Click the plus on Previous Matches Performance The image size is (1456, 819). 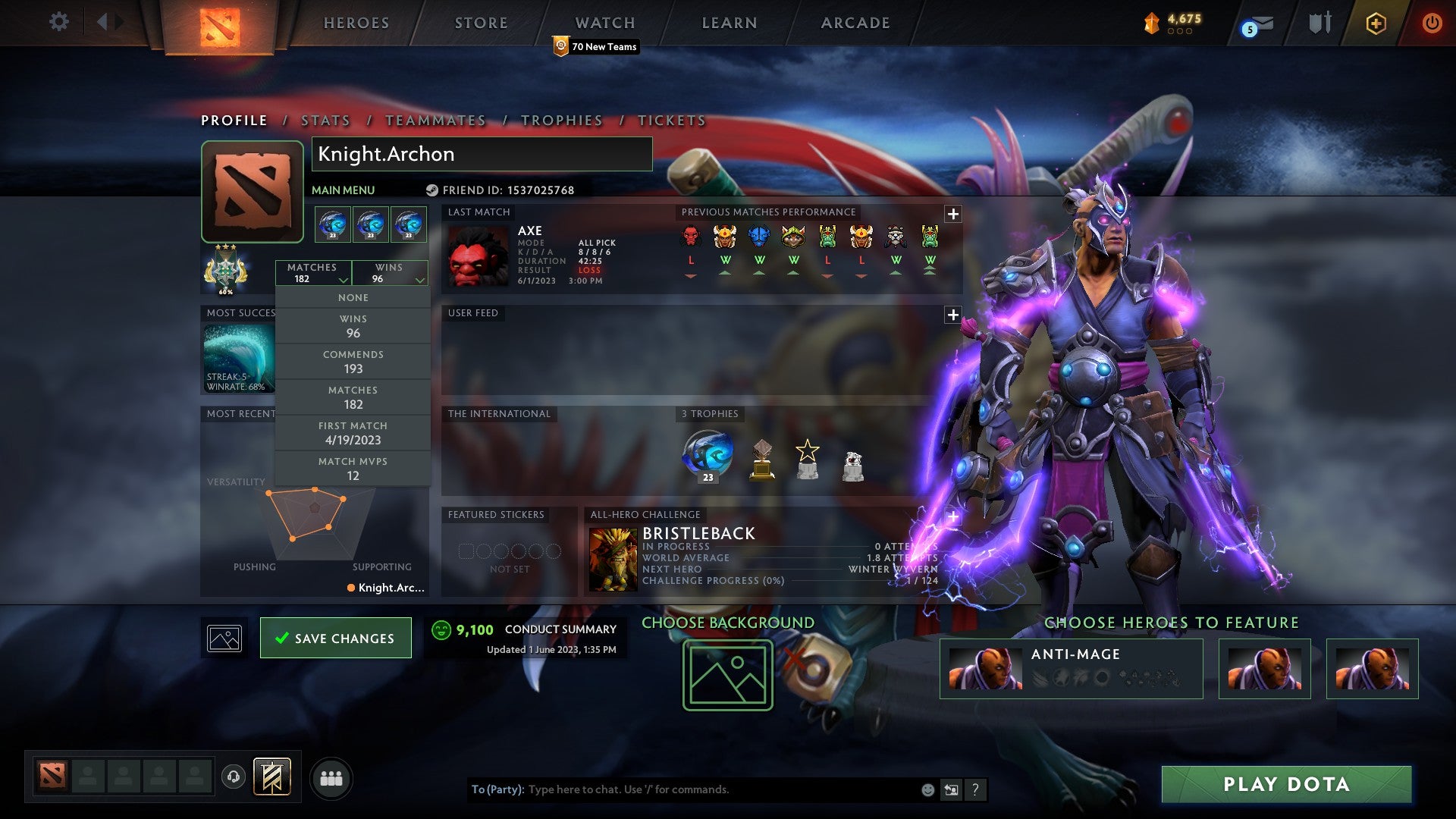point(952,213)
